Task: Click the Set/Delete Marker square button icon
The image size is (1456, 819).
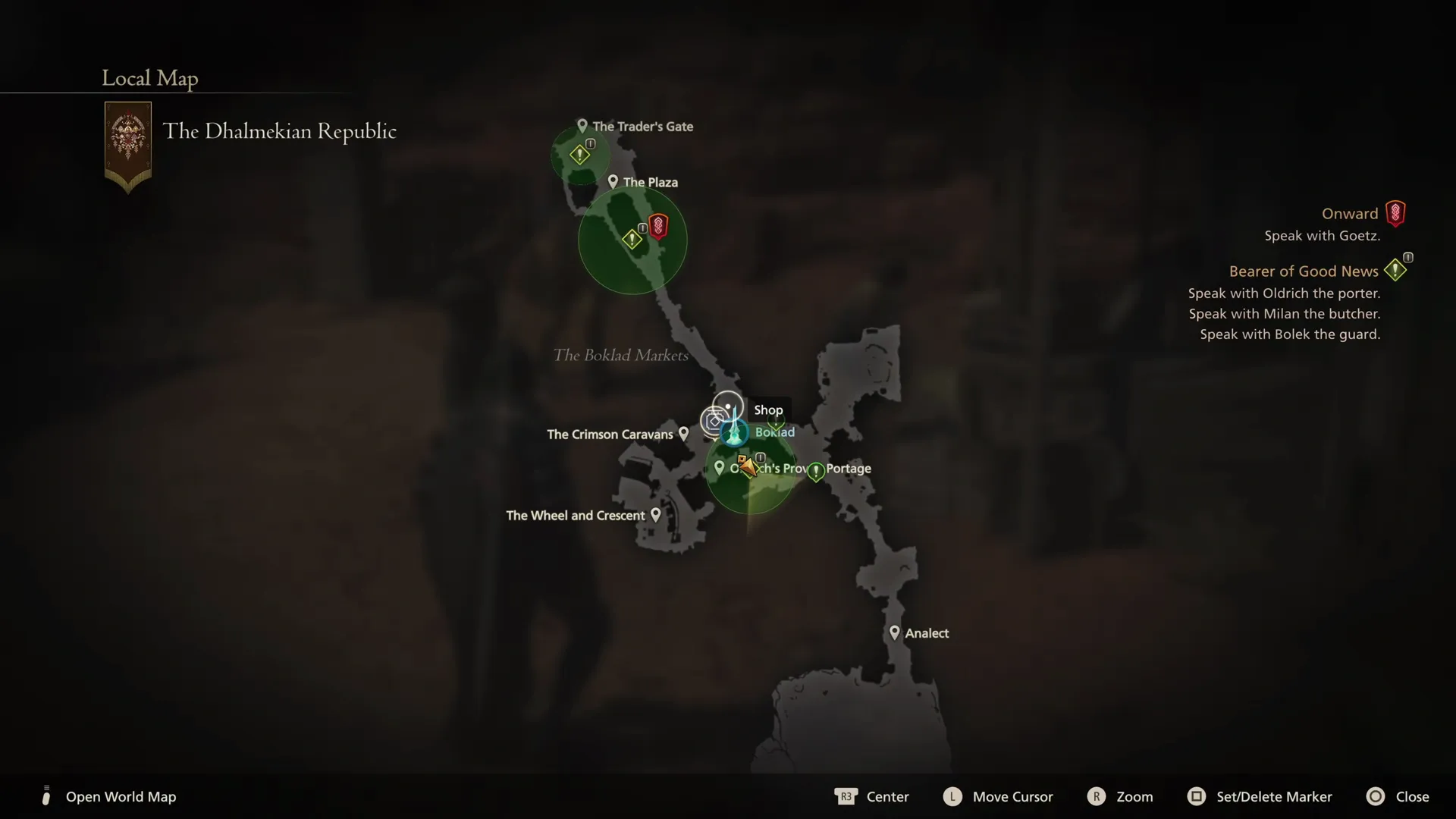Action: tap(1197, 796)
